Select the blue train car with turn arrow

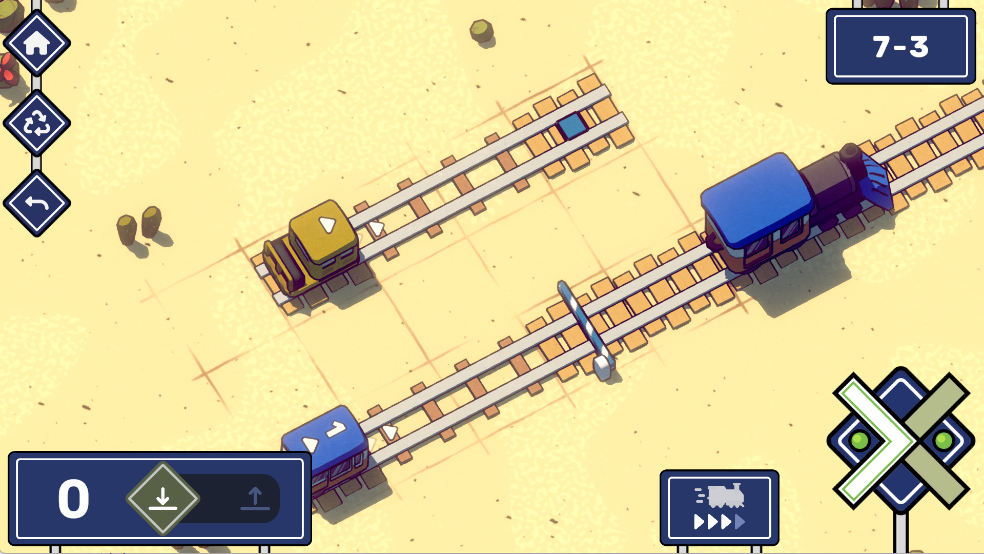coord(326,444)
